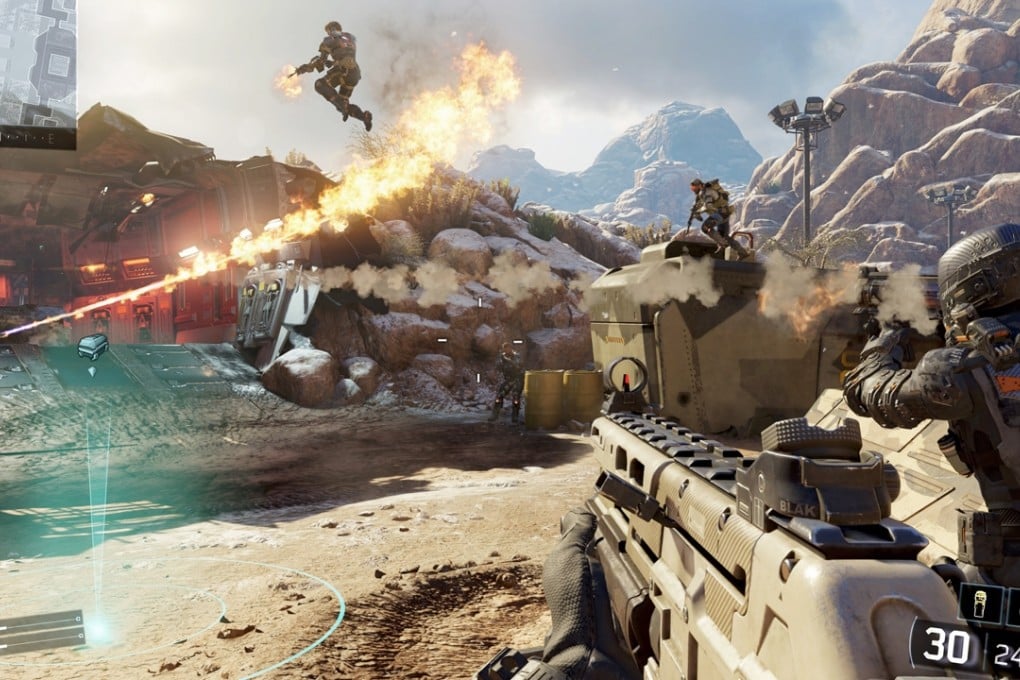
Task: Select the yellow grenade equipment slot
Action: [981, 603]
